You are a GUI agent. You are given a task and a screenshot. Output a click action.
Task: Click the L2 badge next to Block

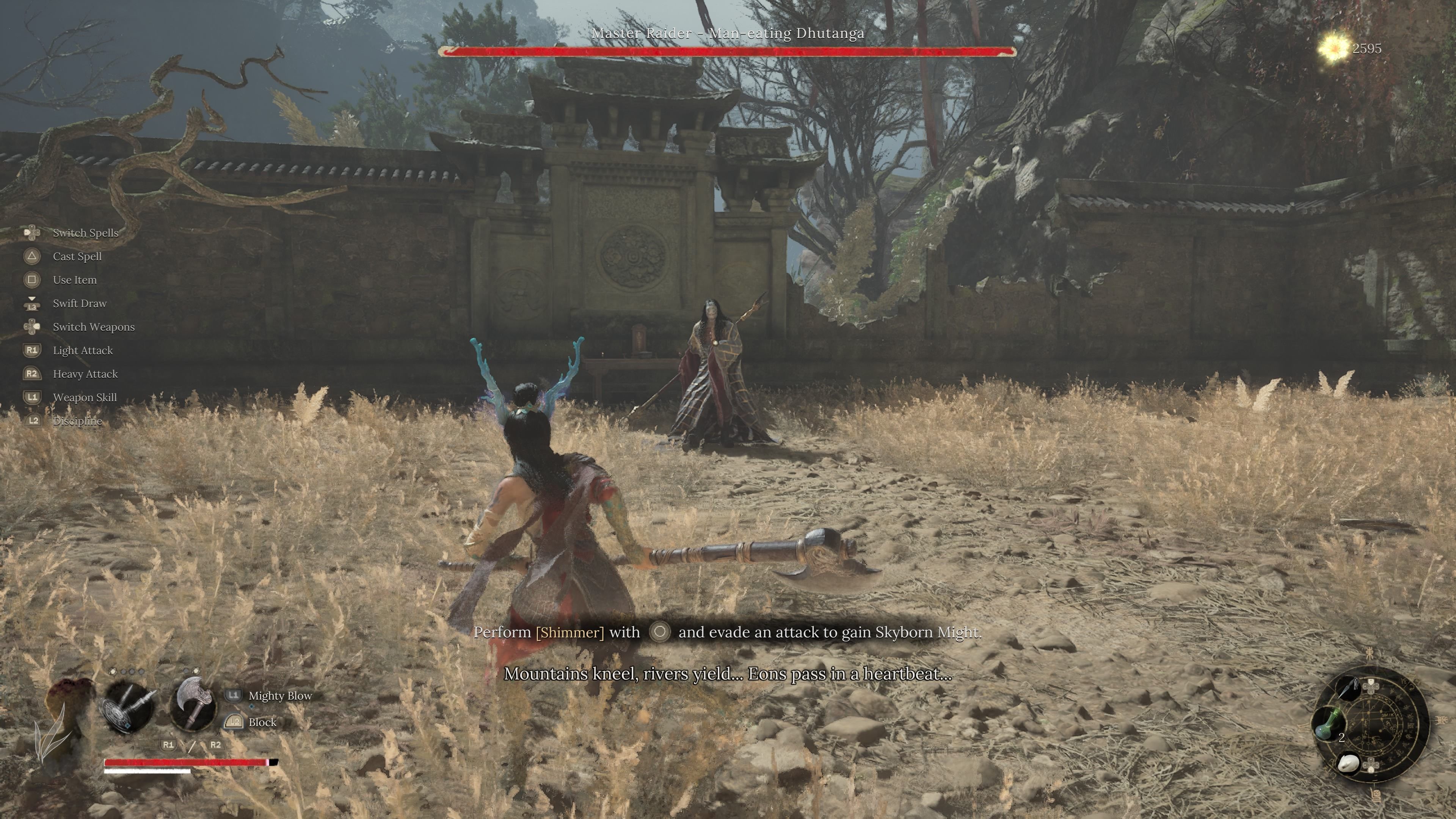tap(234, 722)
